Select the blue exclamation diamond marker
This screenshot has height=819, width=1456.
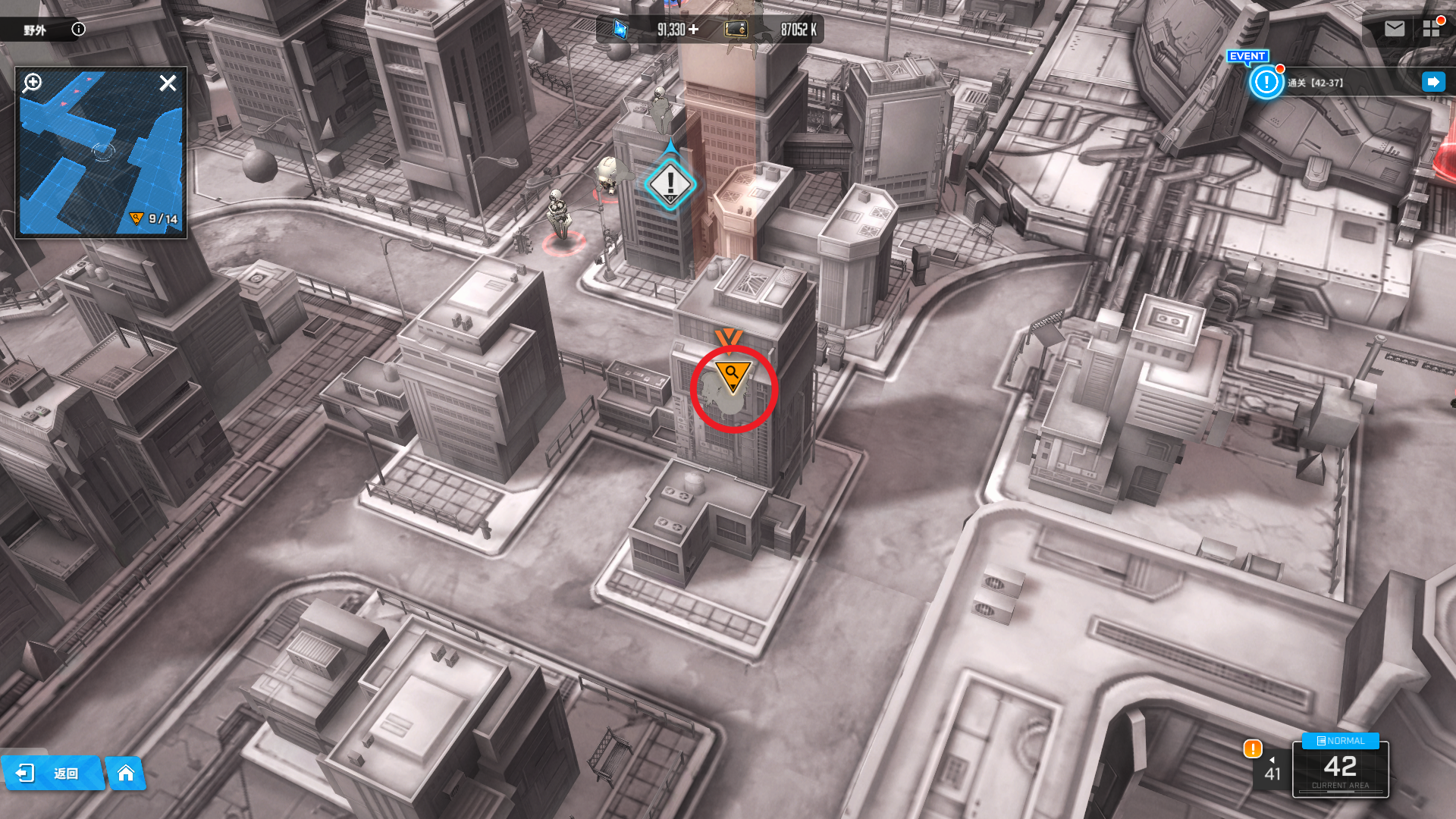tap(670, 184)
